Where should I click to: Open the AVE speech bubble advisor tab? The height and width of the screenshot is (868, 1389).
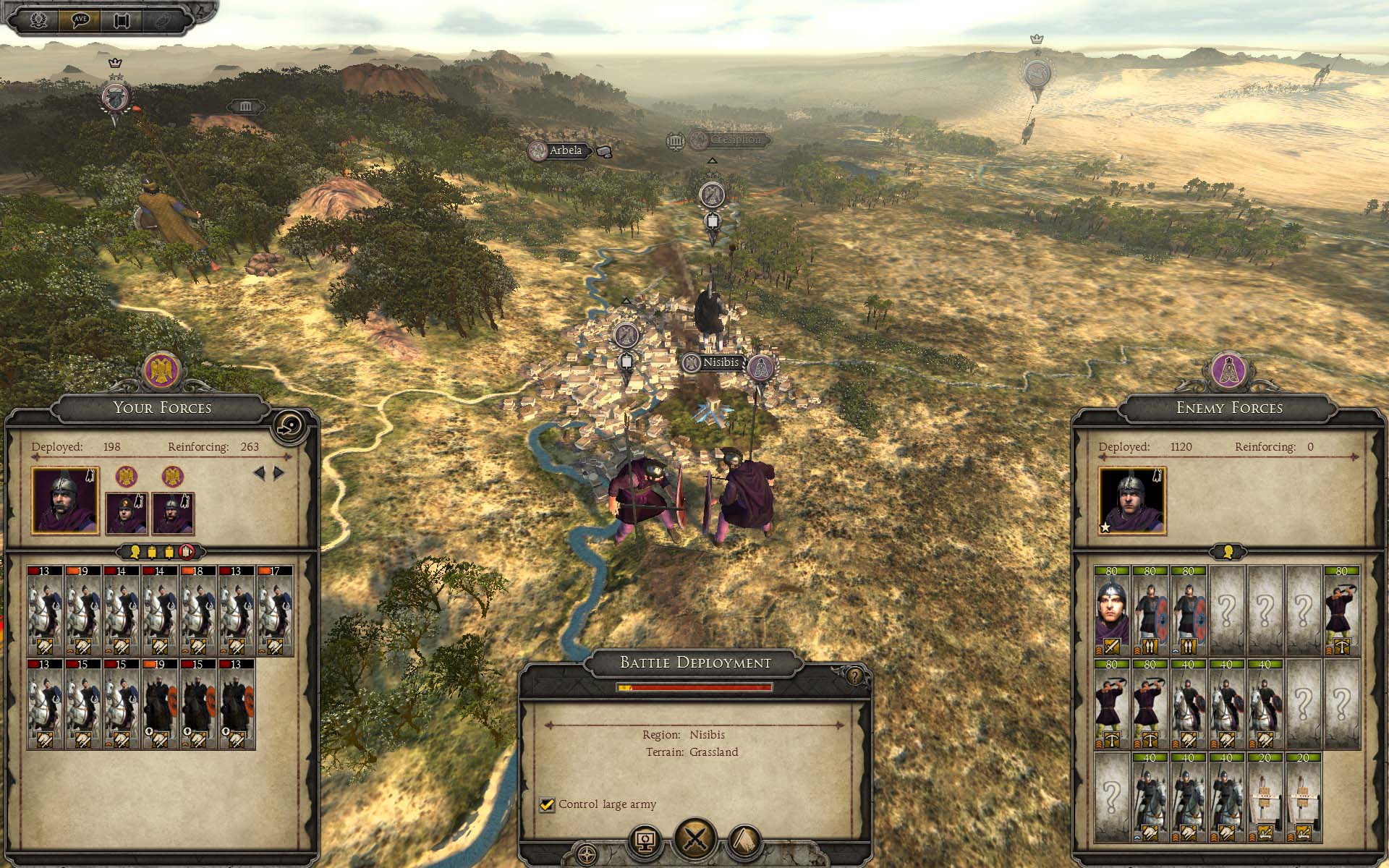[80, 20]
